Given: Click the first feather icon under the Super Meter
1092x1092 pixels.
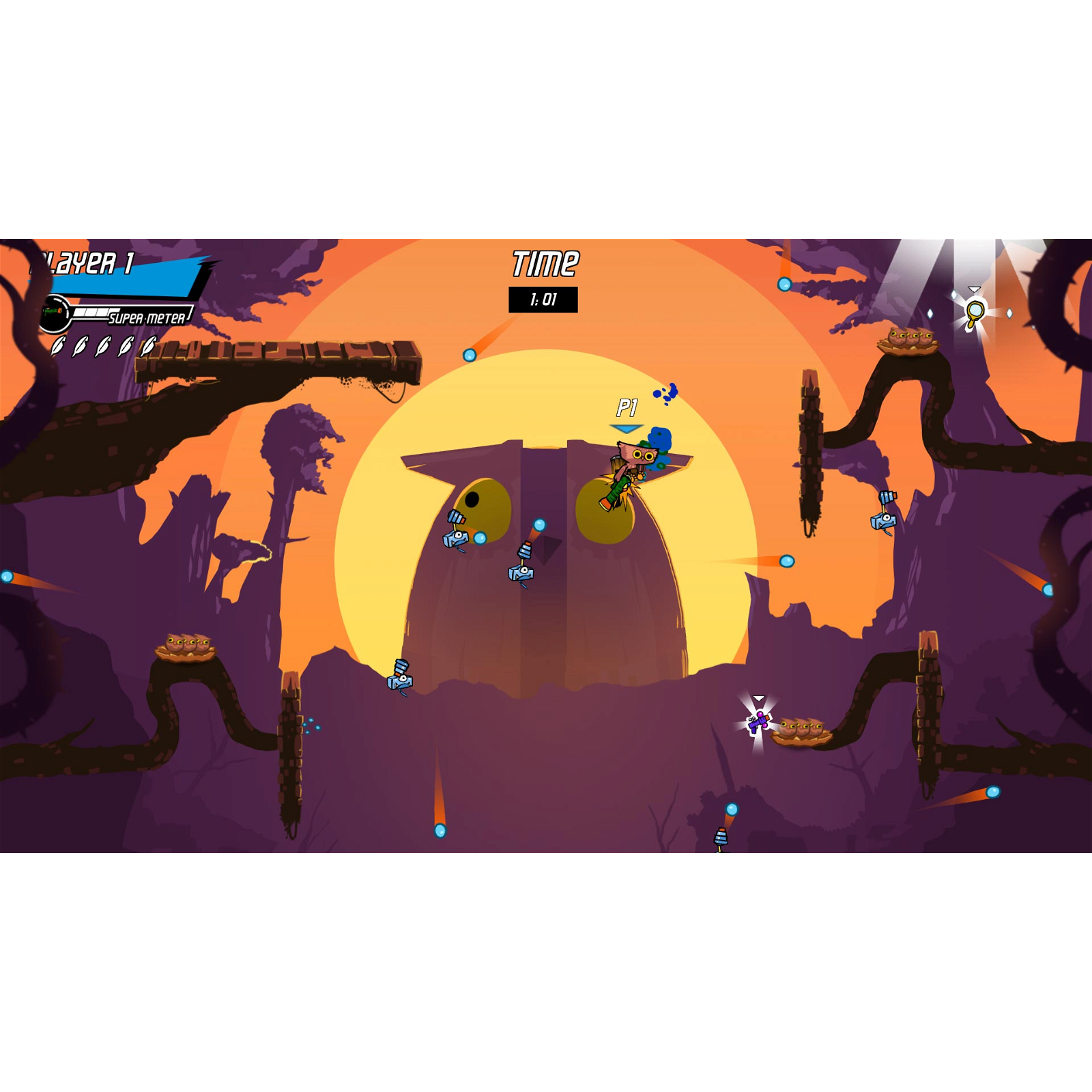Looking at the screenshot, I should 57,347.
